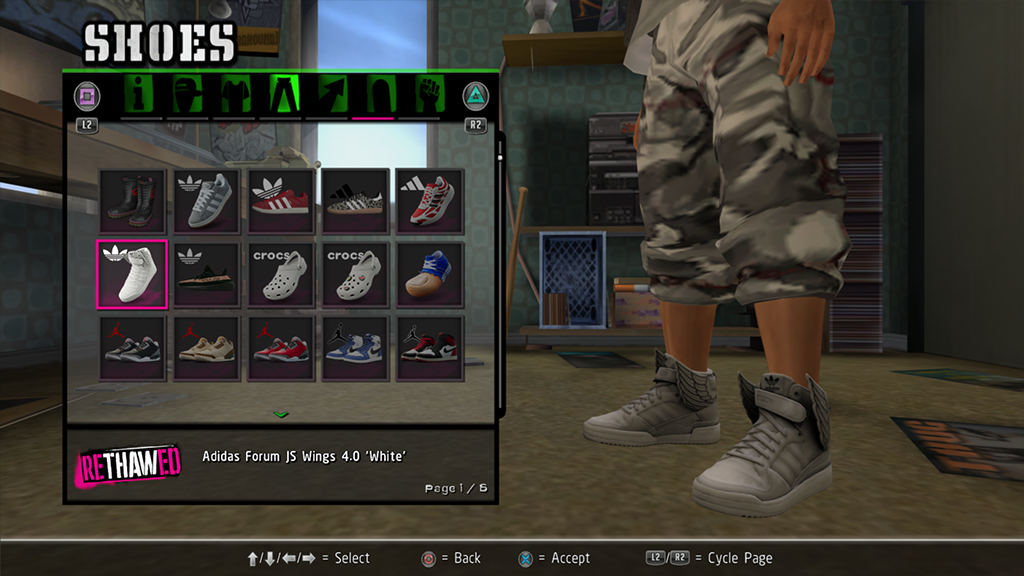Choose the grey Adidas sneaker
Image resolution: width=1024 pixels, height=576 pixels.
point(207,201)
